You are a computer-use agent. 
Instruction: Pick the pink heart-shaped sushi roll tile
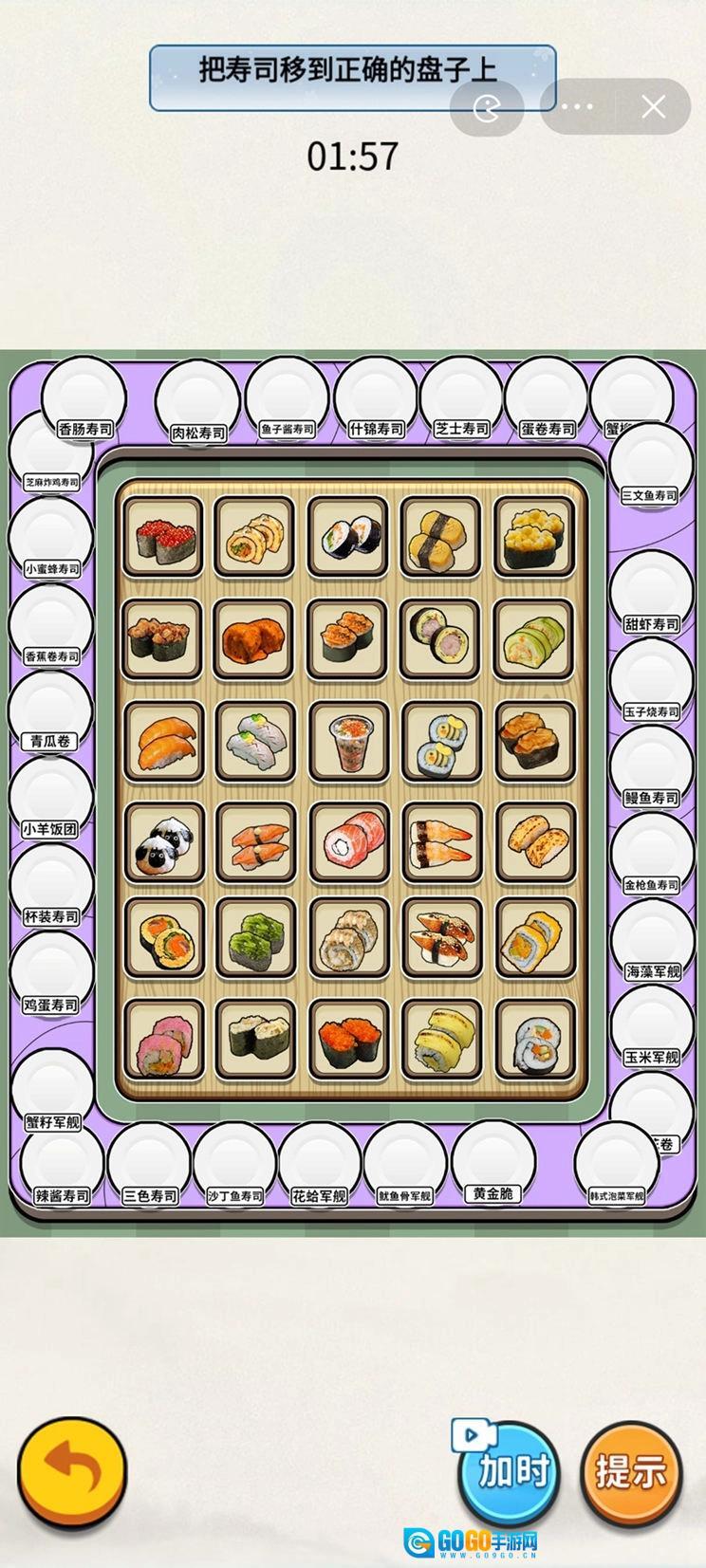tap(163, 1040)
